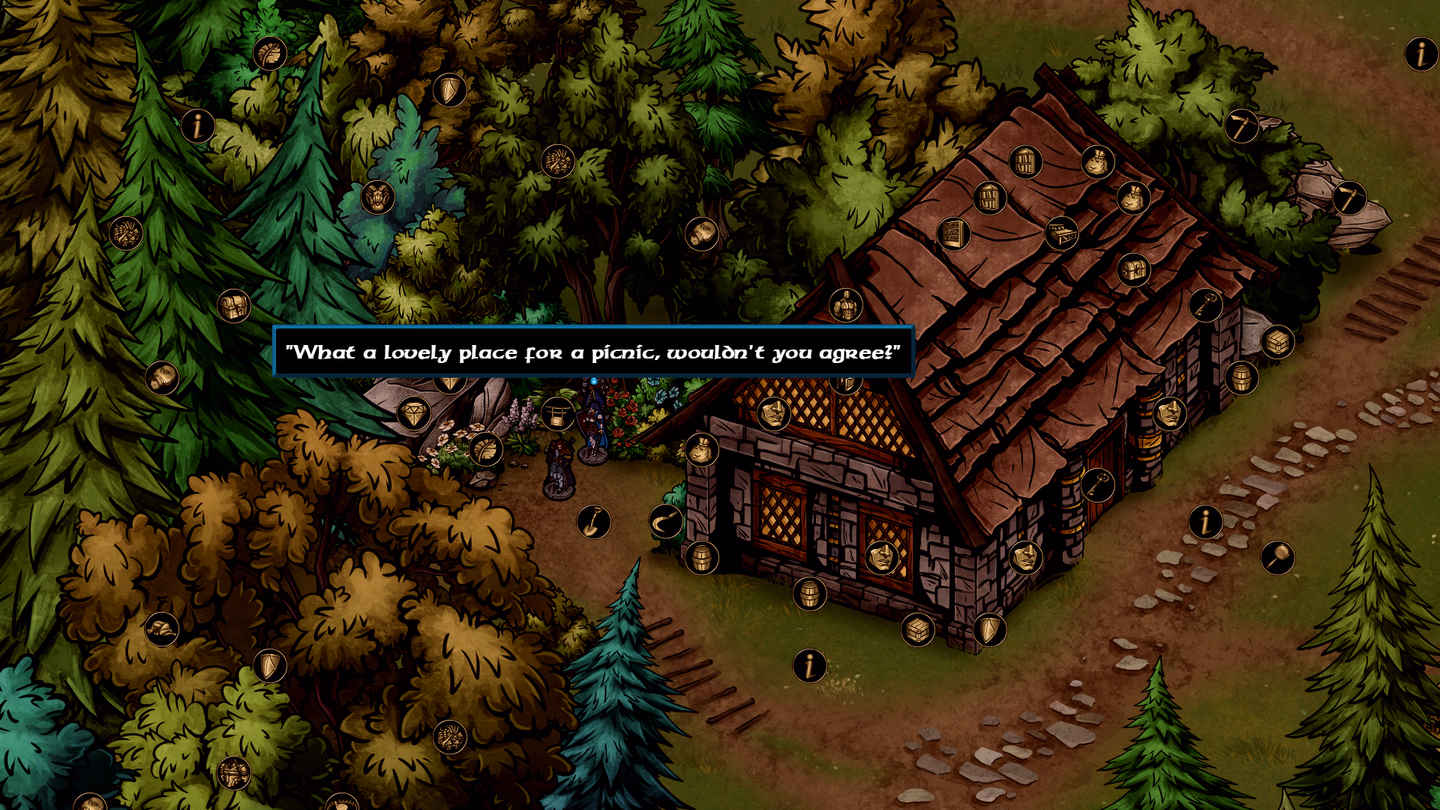Select the ram head icon among the trees
Screen dimensions: 1440x810
(378, 197)
